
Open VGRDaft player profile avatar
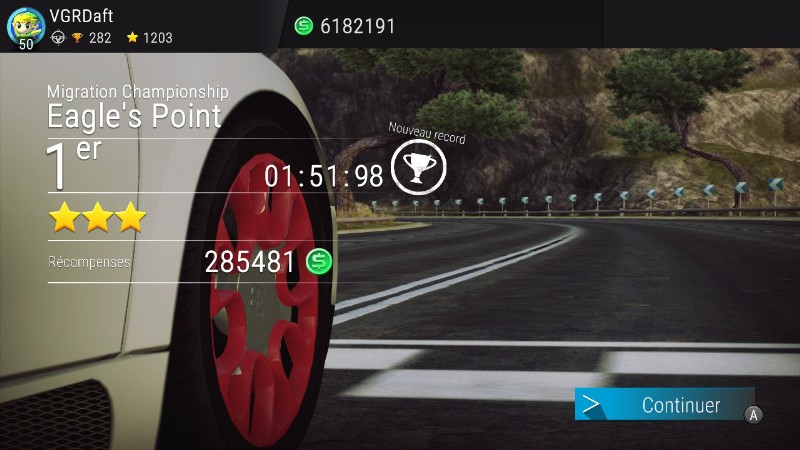tap(26, 25)
